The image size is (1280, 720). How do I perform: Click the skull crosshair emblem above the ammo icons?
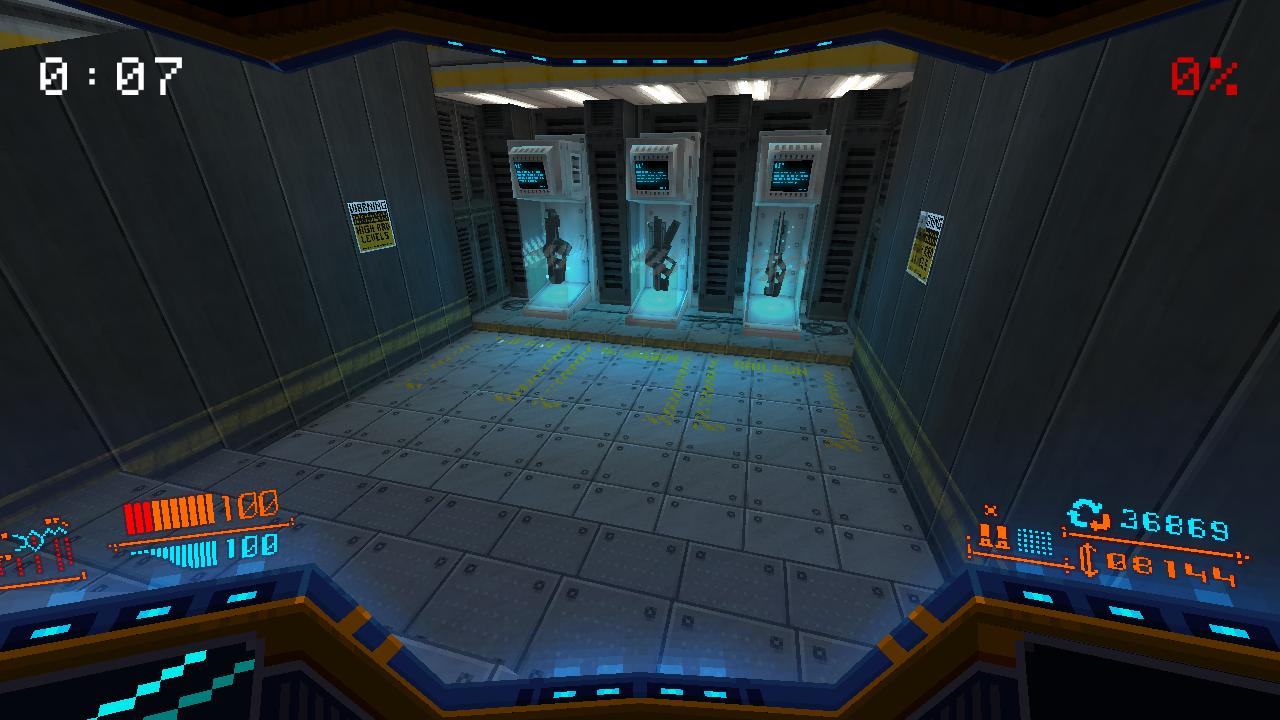pyautogui.click(x=991, y=509)
